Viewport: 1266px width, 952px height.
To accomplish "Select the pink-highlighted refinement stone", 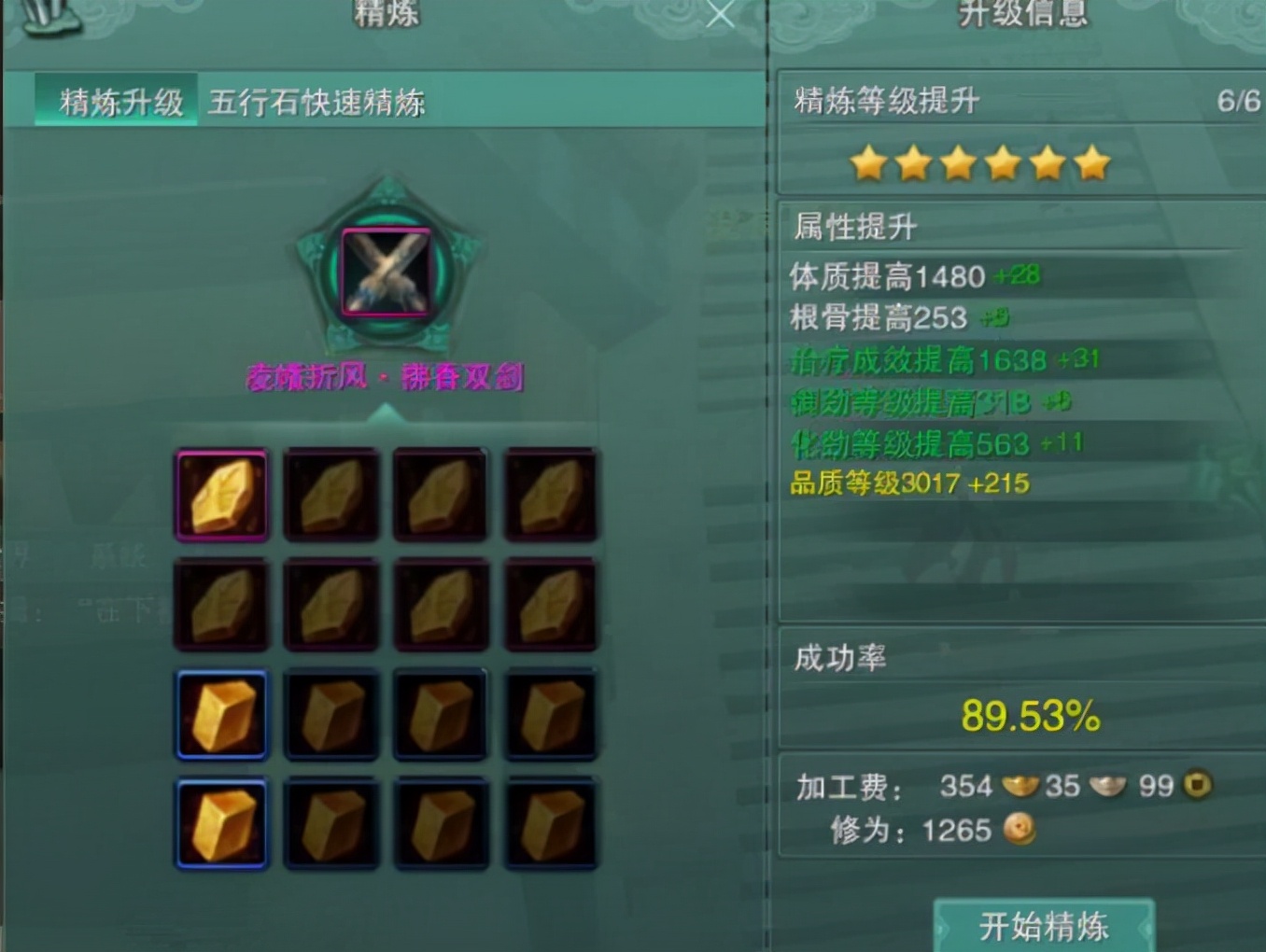I will click(221, 496).
